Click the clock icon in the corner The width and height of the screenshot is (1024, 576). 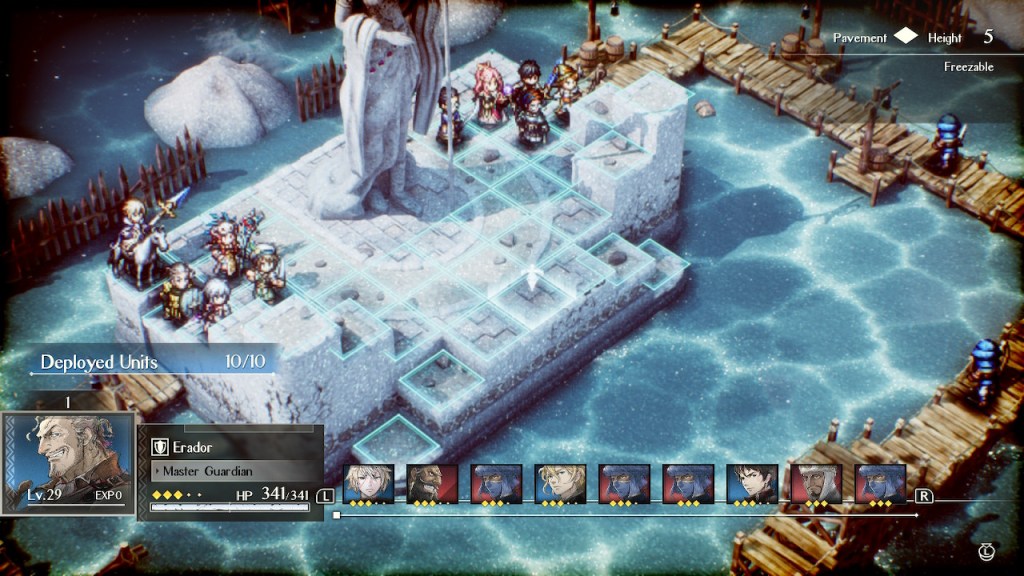click(x=987, y=551)
